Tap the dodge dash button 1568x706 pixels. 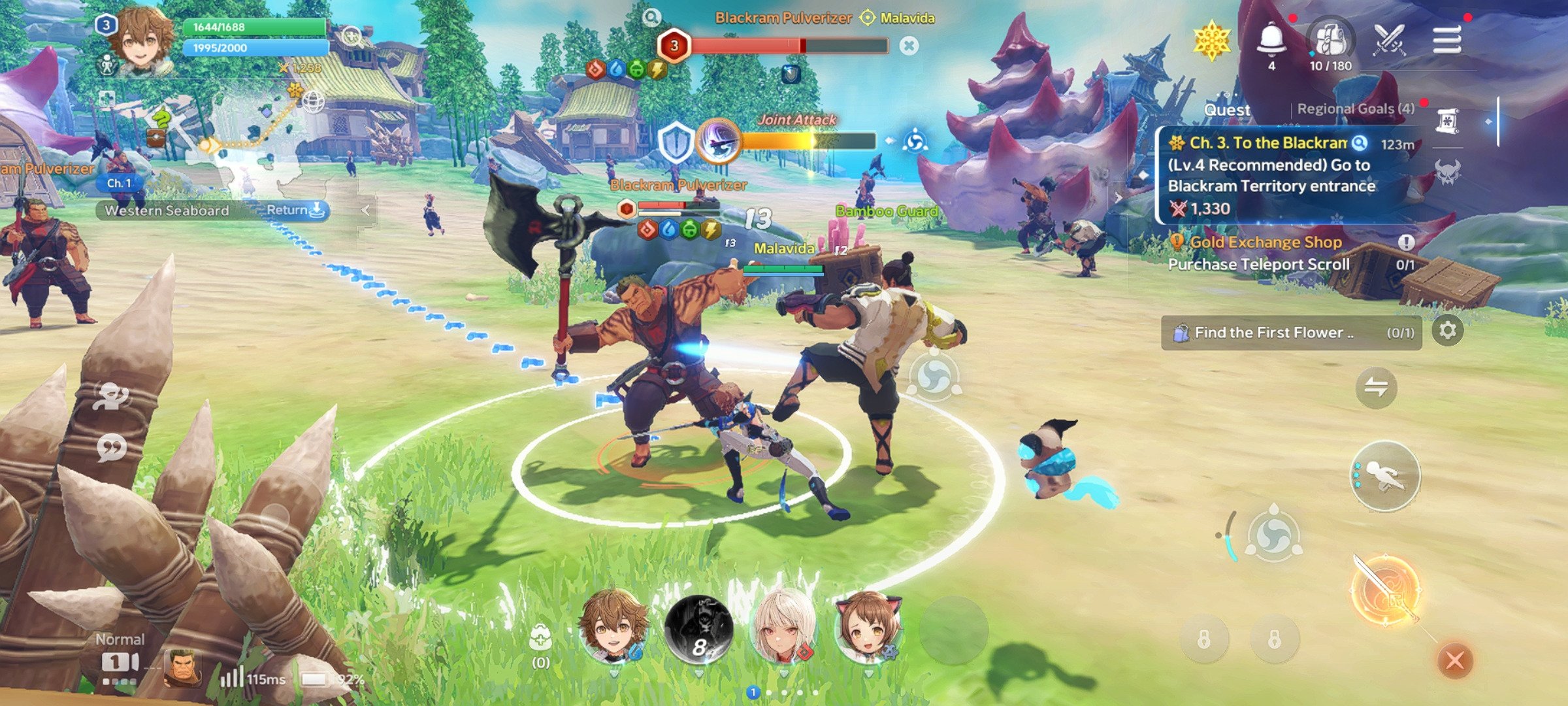click(x=1385, y=476)
